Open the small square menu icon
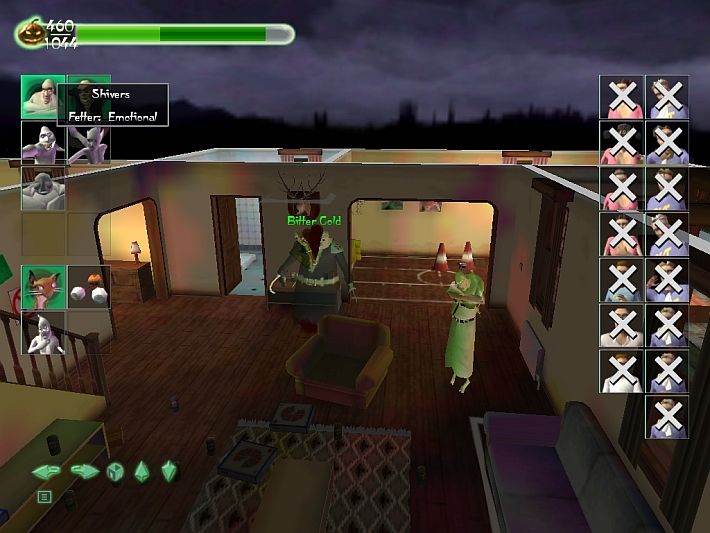This screenshot has width=710, height=533. coord(44,496)
